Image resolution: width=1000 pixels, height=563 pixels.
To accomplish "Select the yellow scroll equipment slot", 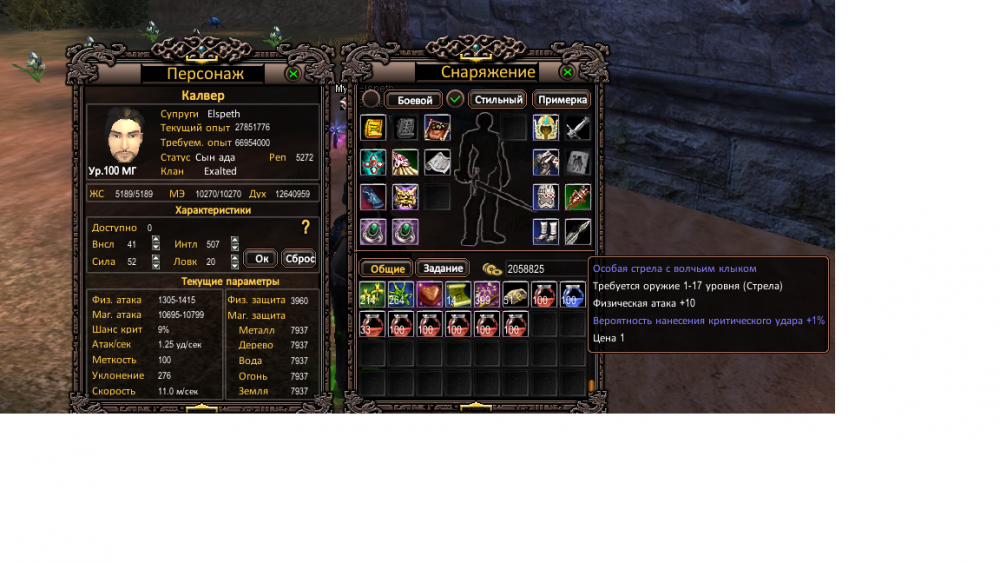I will tap(373, 128).
